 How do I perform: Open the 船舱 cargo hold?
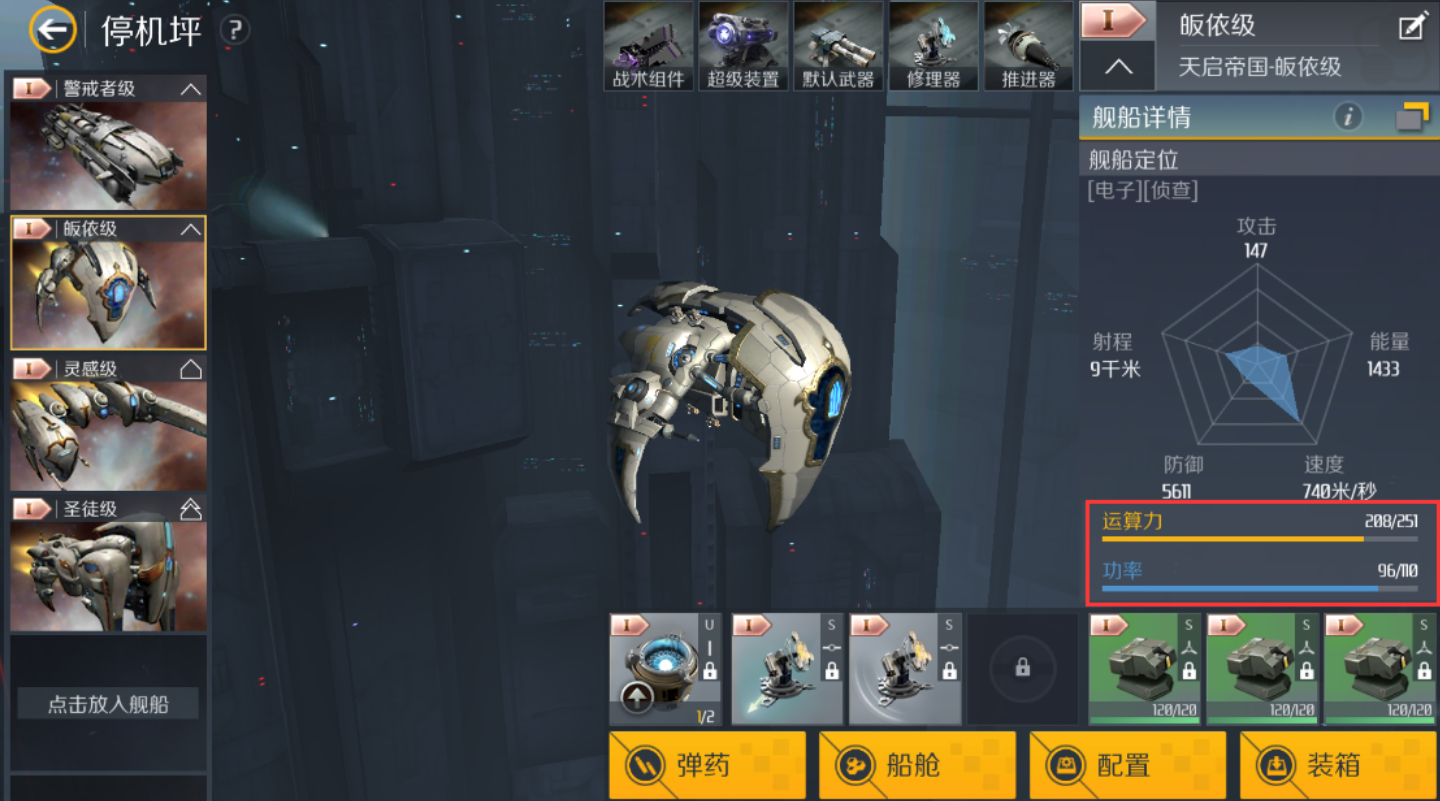tap(917, 766)
